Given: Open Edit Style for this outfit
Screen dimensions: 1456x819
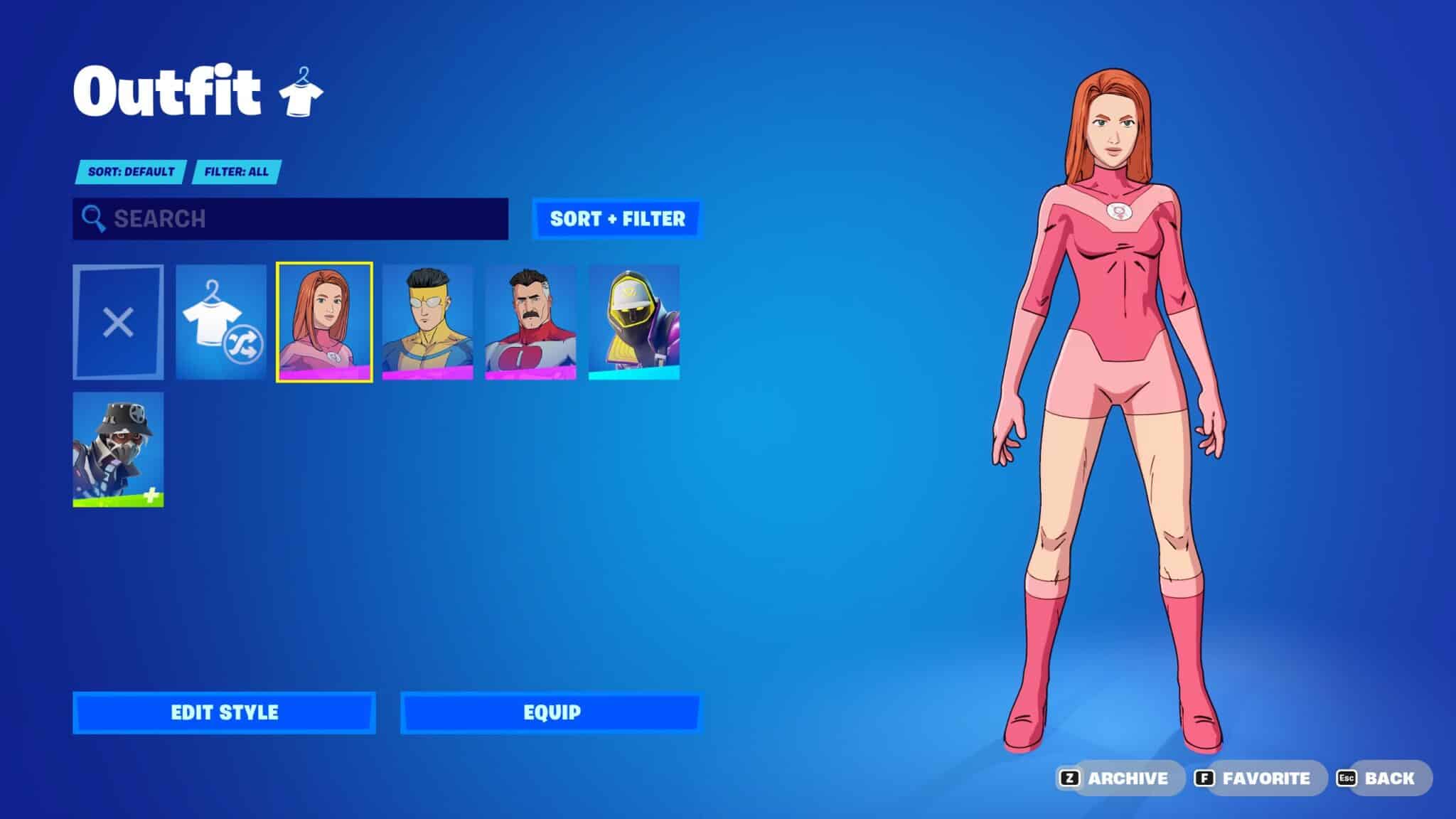Looking at the screenshot, I should pos(224,712).
